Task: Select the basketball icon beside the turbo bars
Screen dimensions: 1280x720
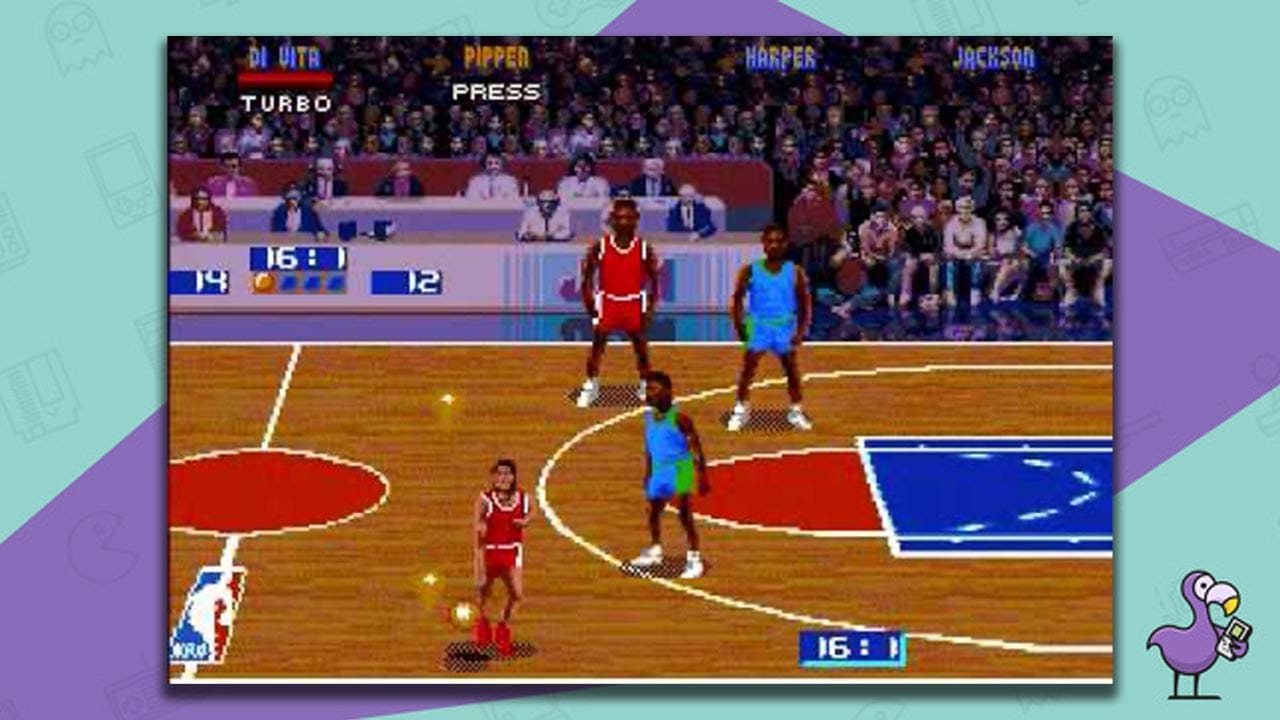Action: [263, 281]
